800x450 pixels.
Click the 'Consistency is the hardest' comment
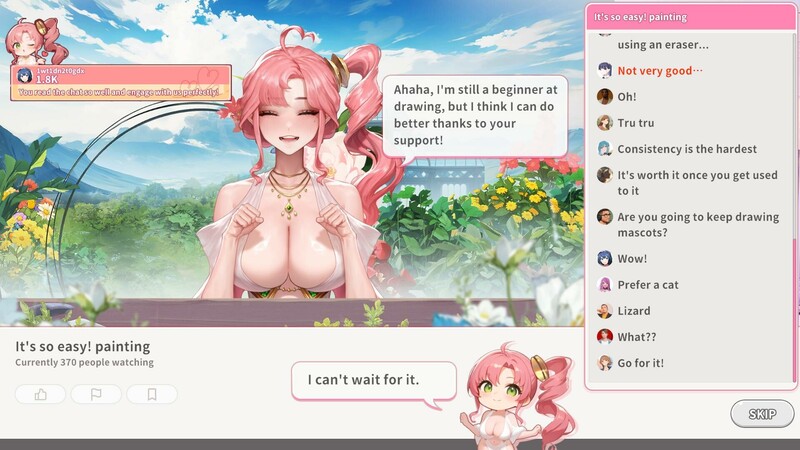point(686,149)
